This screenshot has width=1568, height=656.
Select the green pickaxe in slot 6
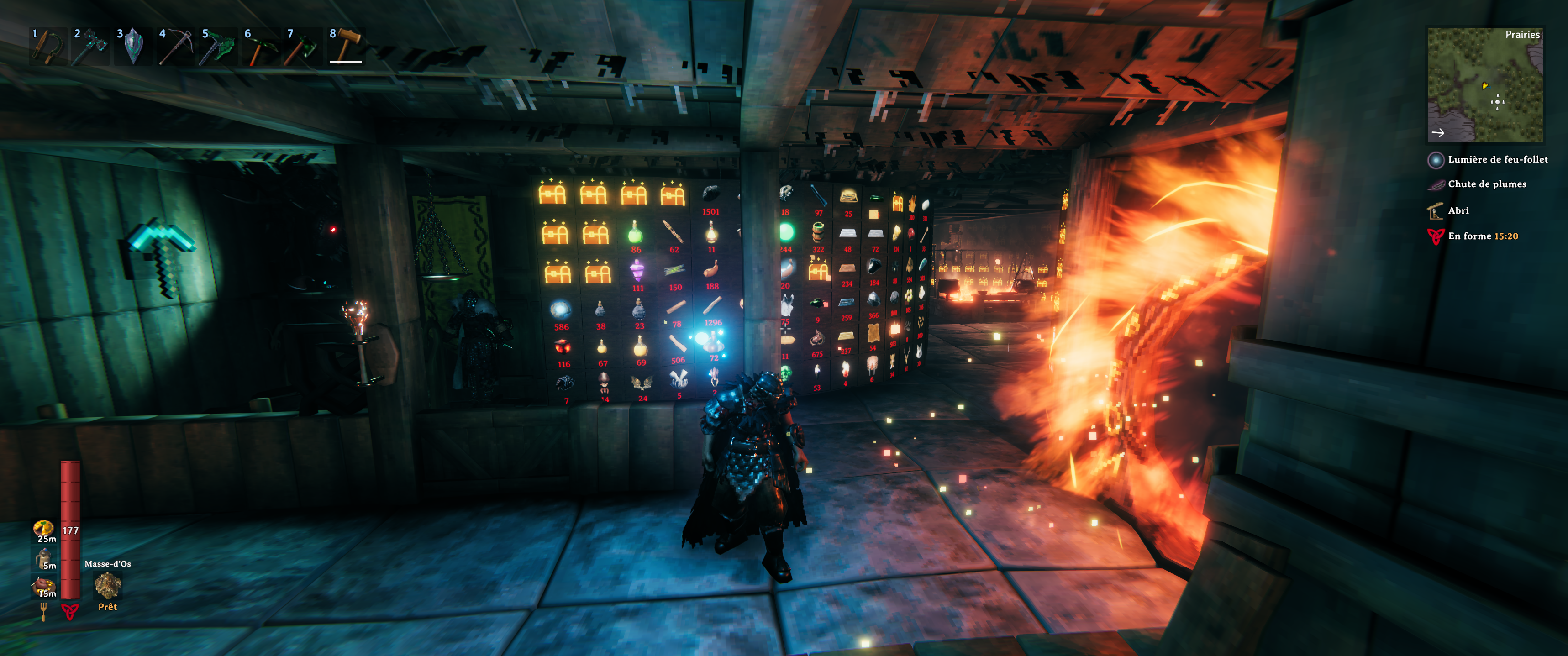point(261,46)
